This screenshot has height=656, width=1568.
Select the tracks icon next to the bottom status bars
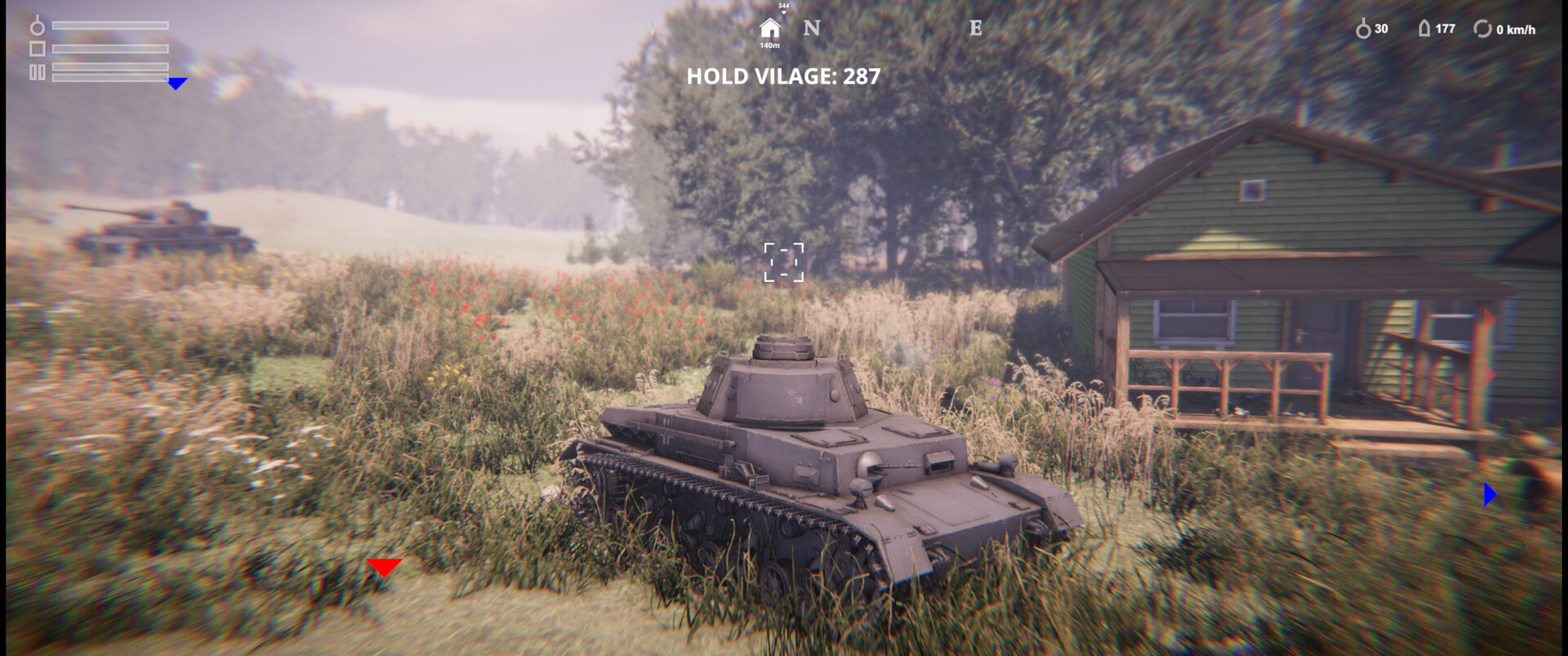pos(38,72)
